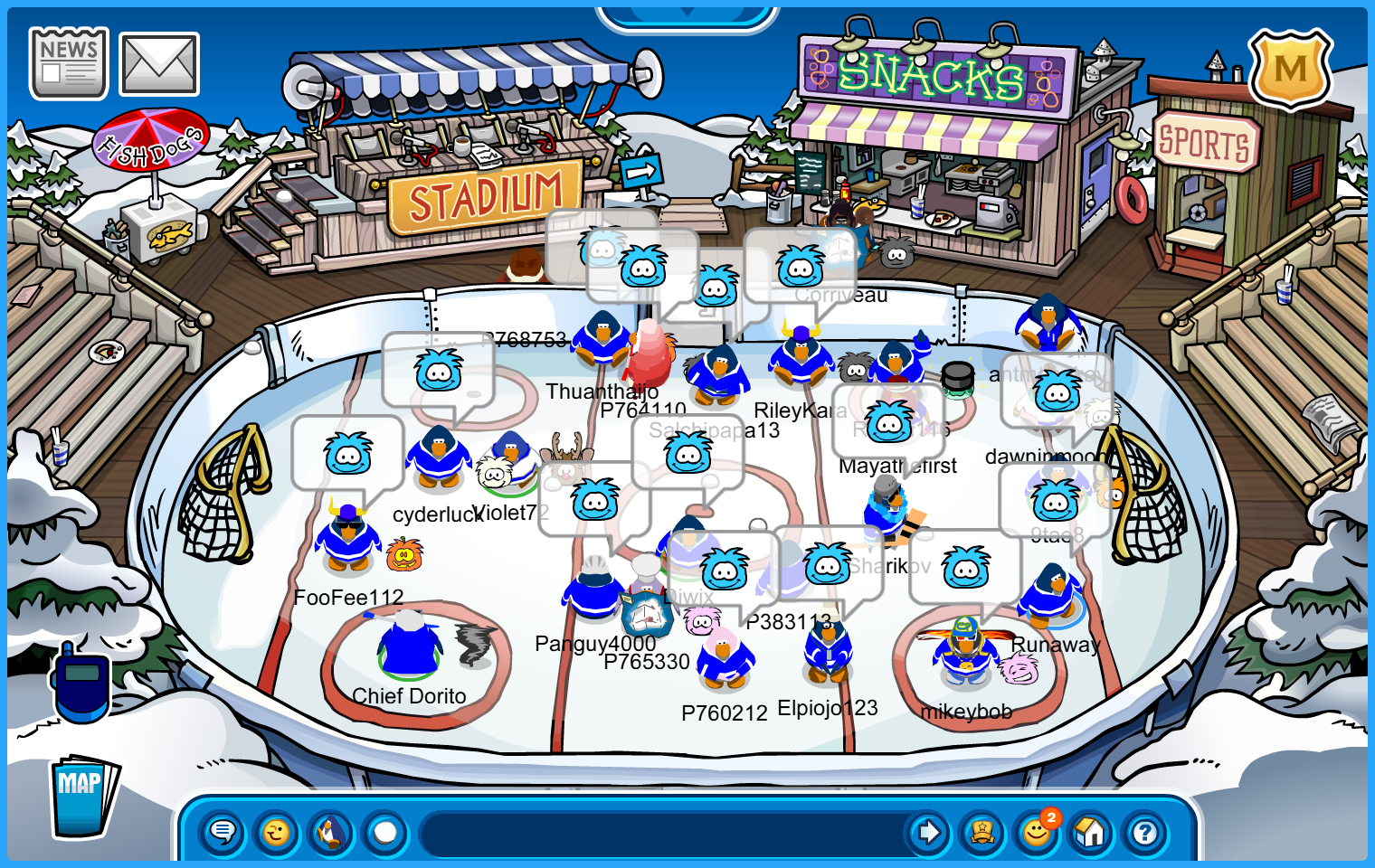
Task: Send chat message with arrow button
Action: point(928,832)
